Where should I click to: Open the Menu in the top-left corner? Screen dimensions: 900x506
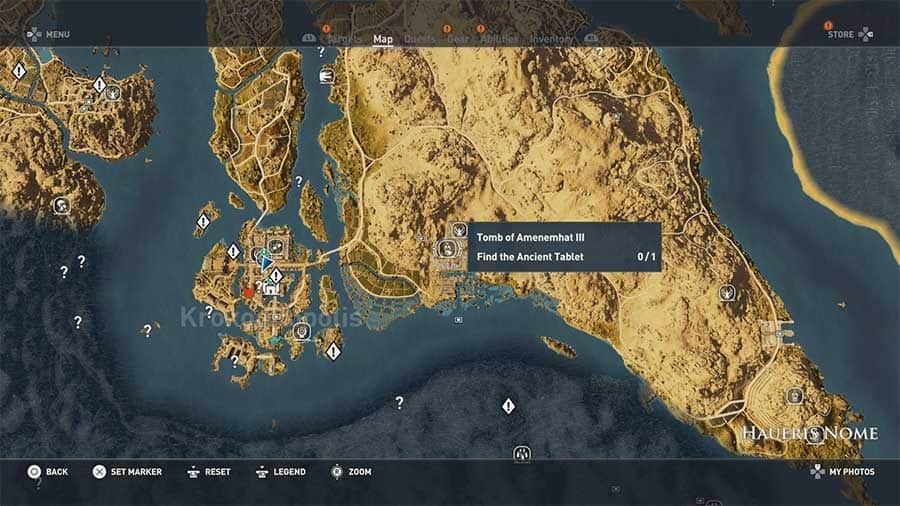(48, 34)
